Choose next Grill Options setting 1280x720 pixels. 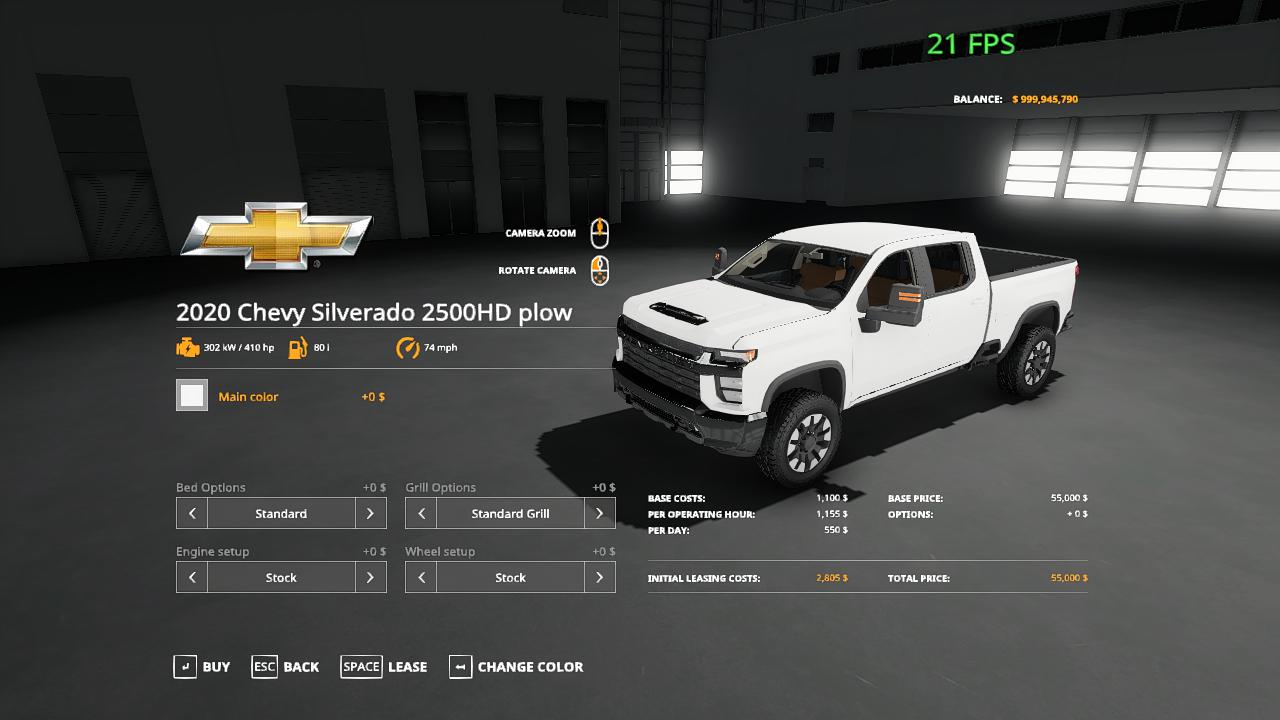click(599, 513)
